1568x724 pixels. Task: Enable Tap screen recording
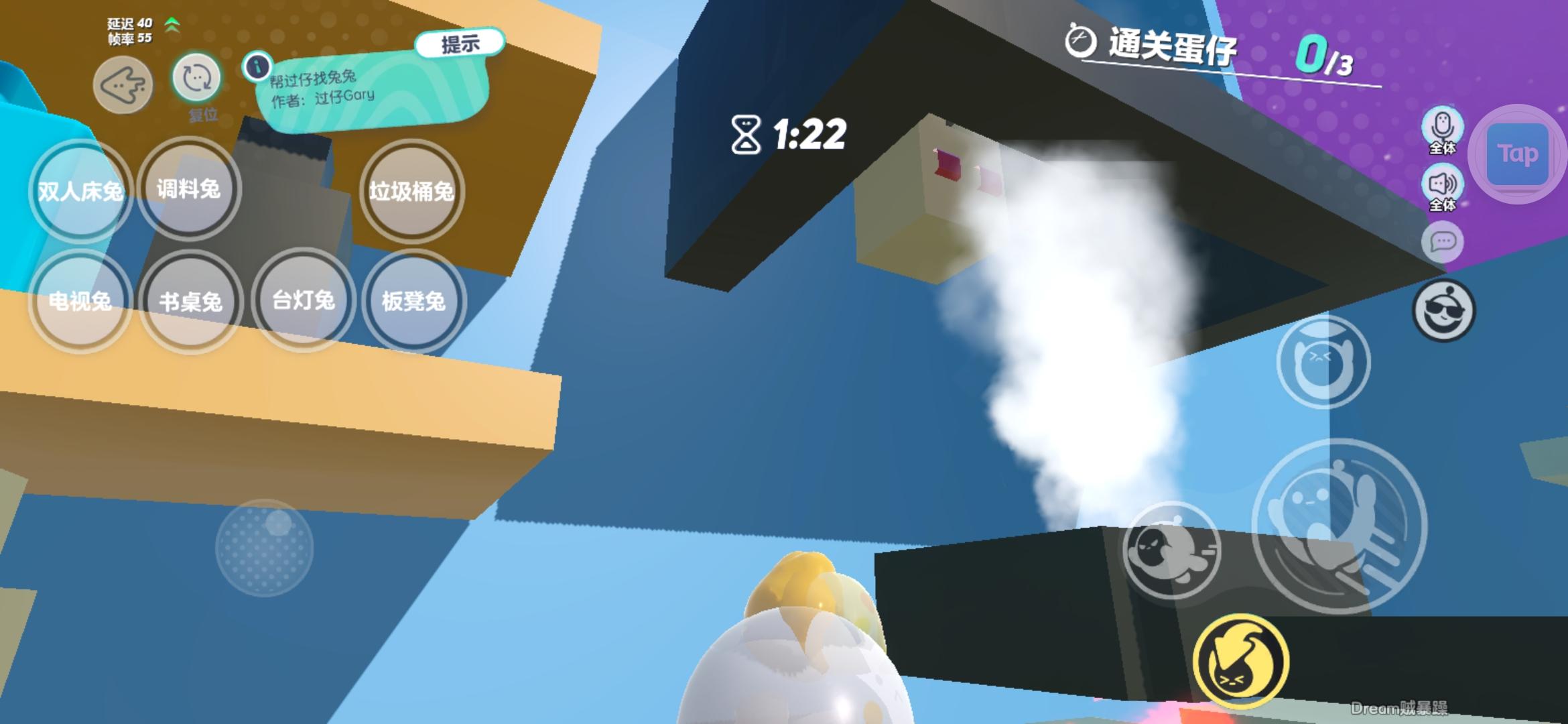pyautogui.click(x=1518, y=153)
